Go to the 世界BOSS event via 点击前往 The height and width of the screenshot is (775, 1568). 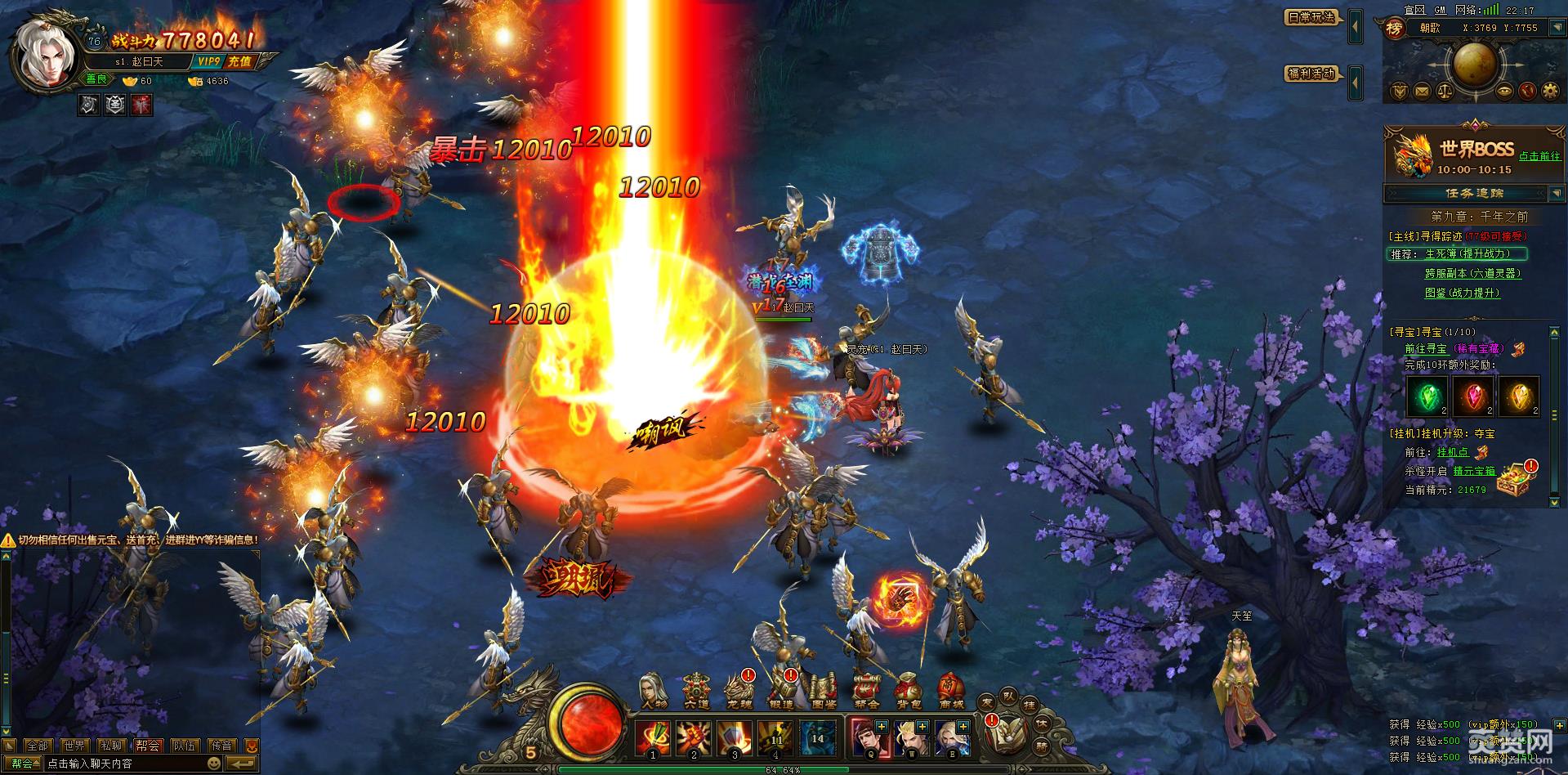pyautogui.click(x=1539, y=156)
